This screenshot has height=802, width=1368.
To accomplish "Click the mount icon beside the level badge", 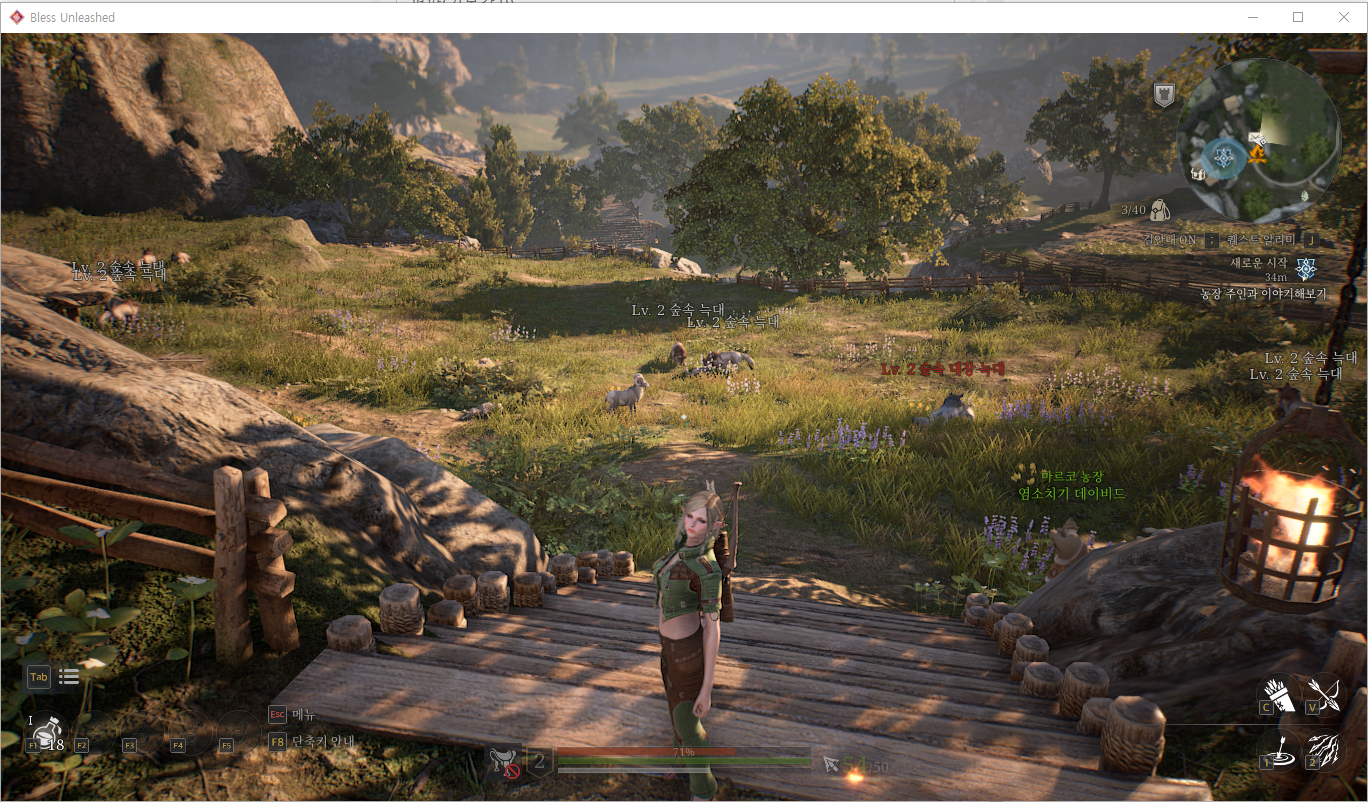I will (503, 762).
